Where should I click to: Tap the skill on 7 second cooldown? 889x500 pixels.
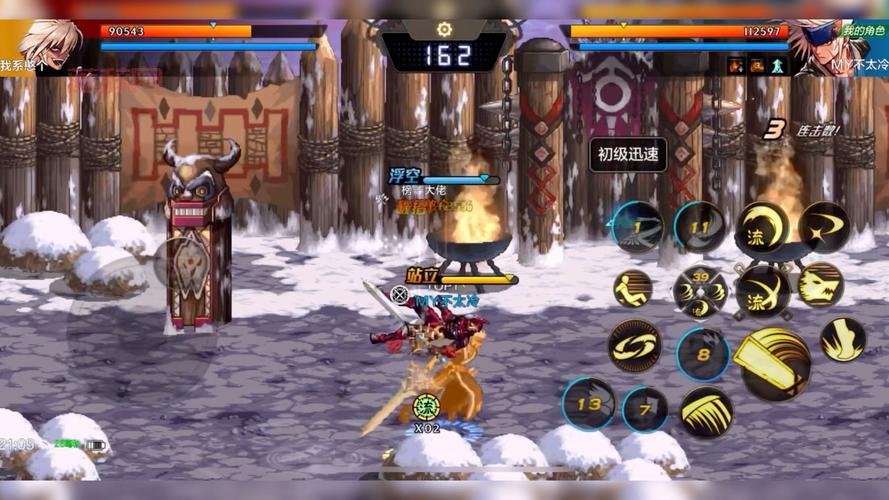645,409
